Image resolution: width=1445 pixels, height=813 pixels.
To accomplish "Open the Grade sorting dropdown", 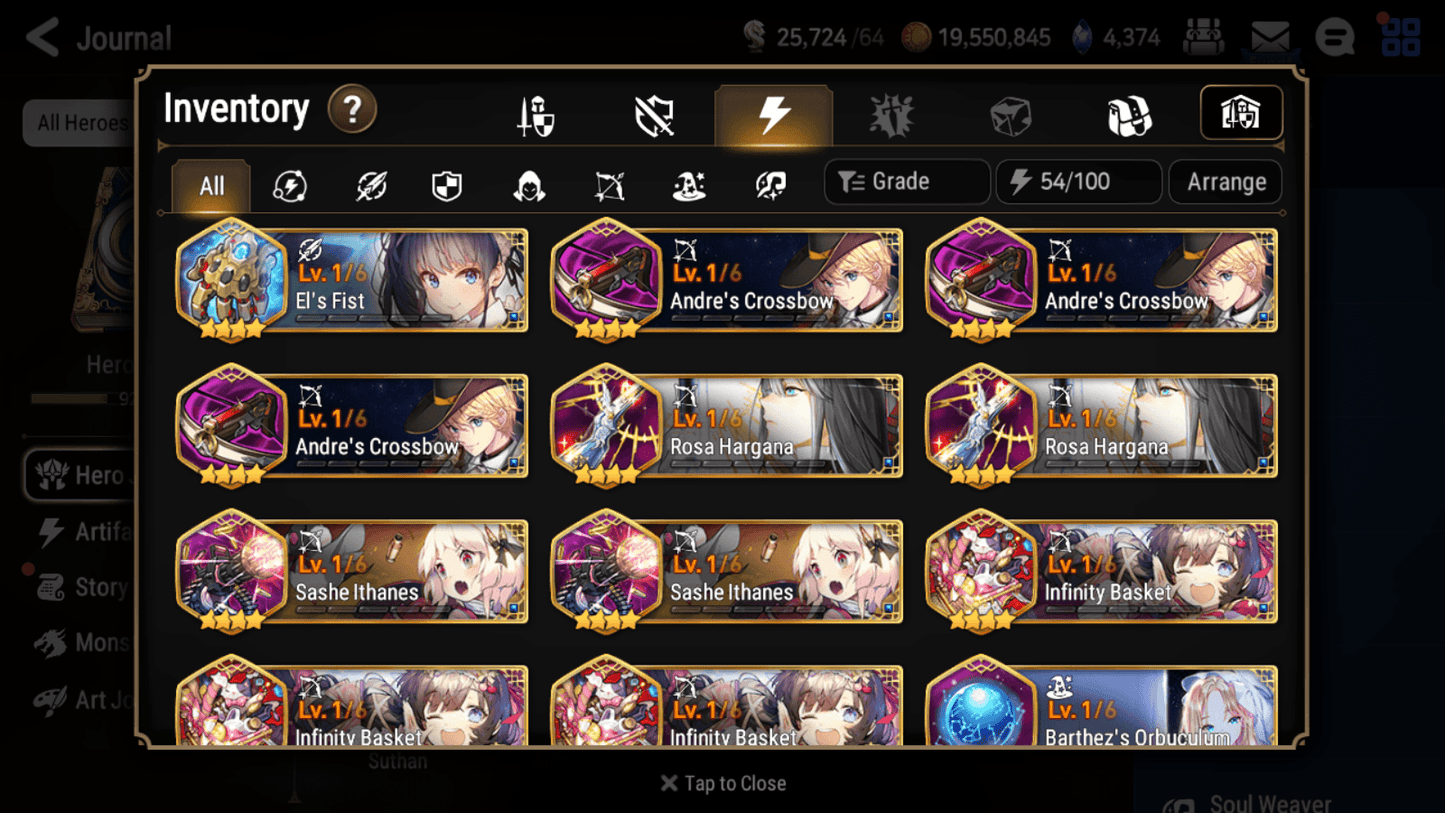I will click(x=905, y=181).
